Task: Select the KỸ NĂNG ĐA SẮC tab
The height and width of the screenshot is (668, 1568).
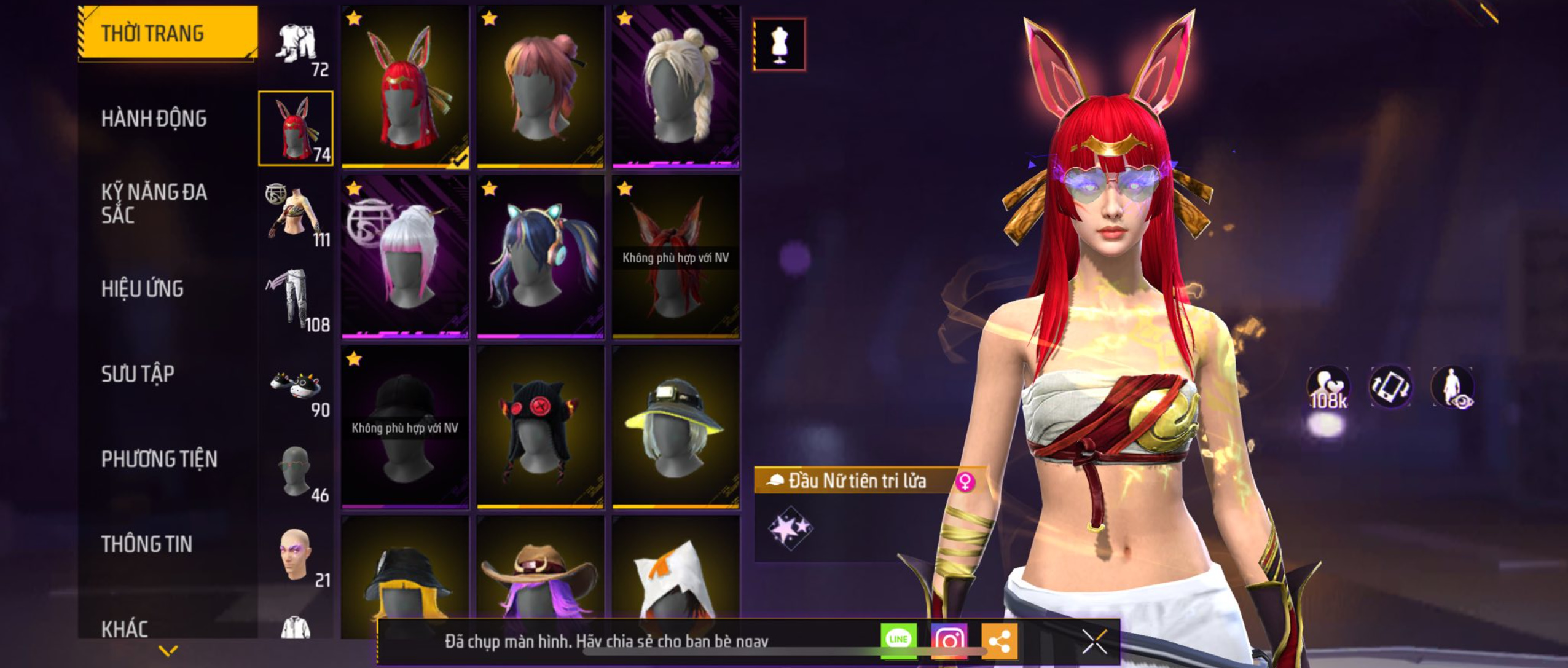Action: click(154, 203)
